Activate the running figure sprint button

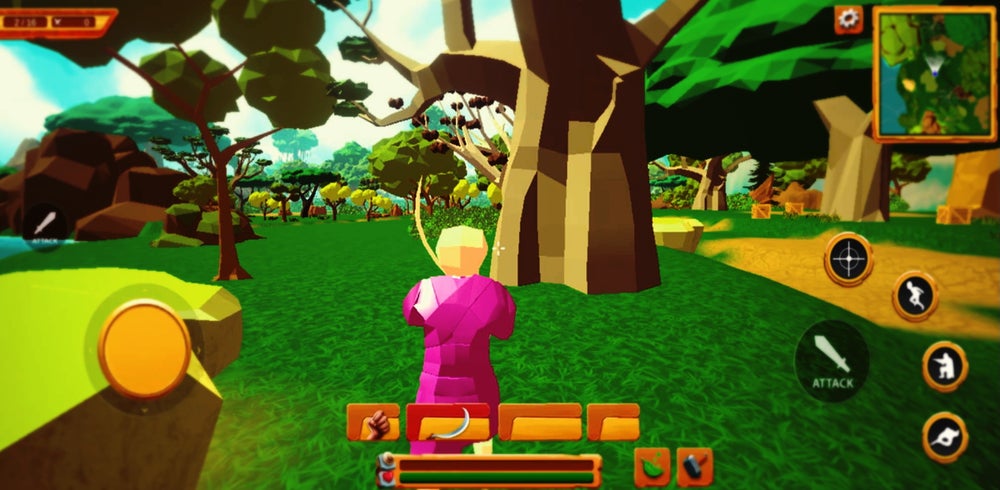point(915,296)
